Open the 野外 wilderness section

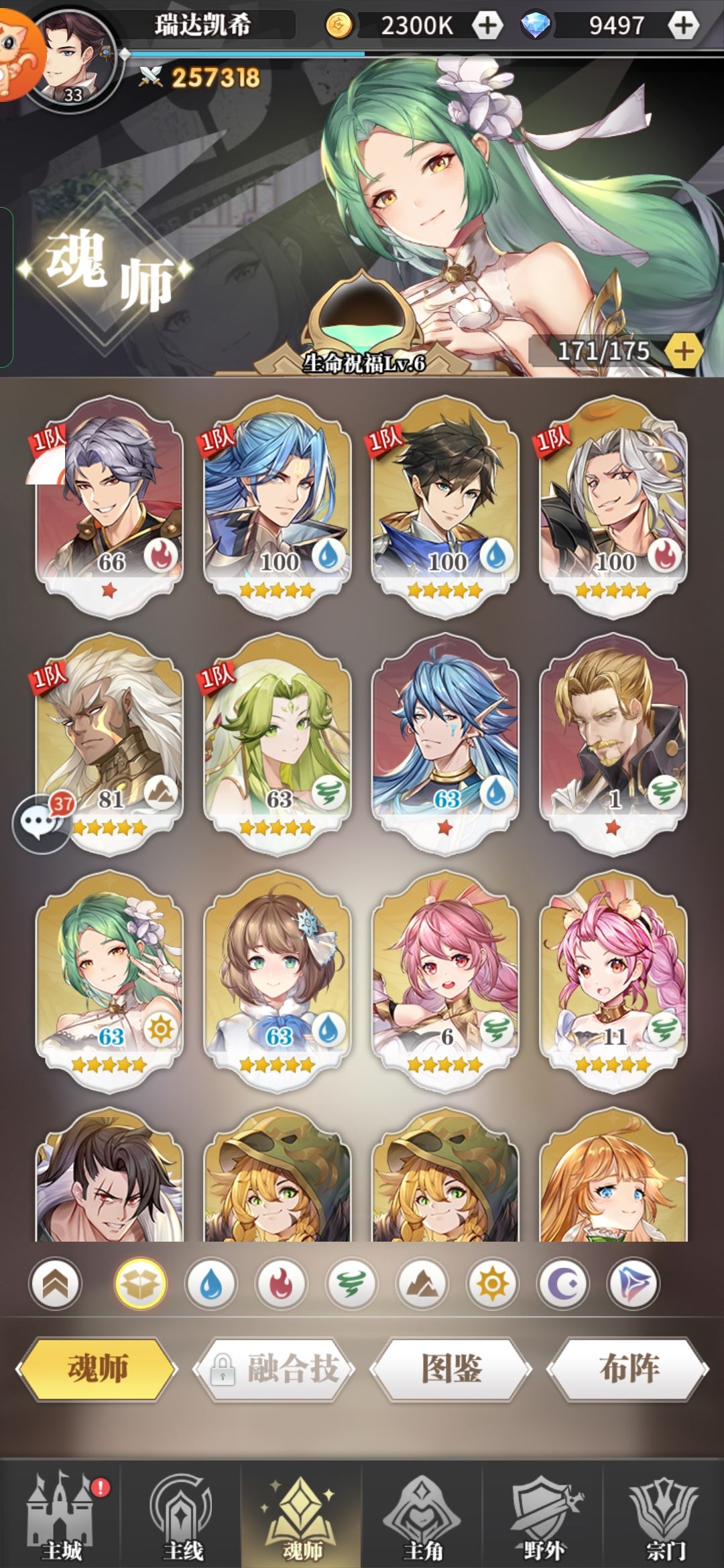(x=543, y=1514)
